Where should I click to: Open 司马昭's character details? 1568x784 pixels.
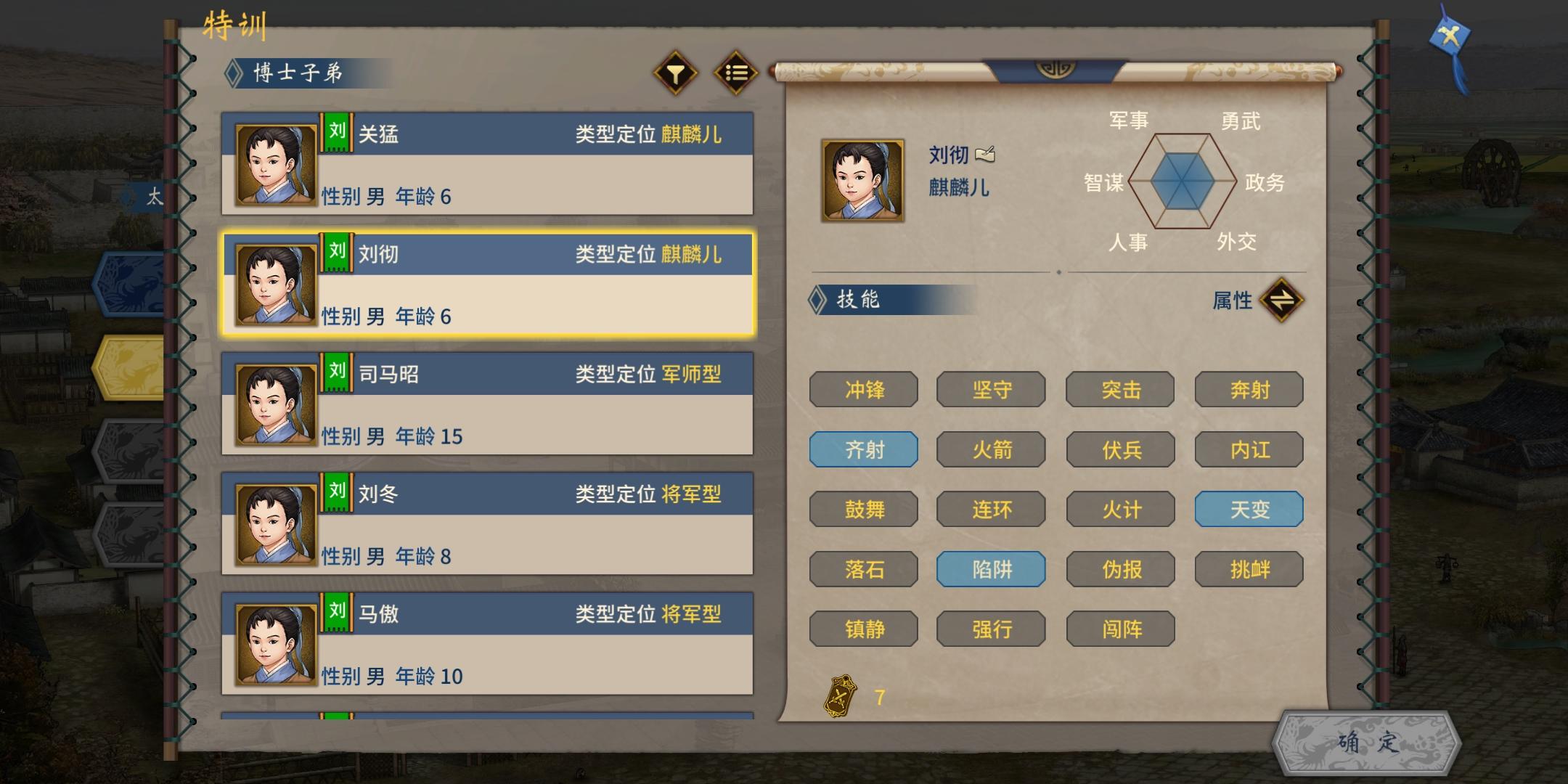pos(486,403)
